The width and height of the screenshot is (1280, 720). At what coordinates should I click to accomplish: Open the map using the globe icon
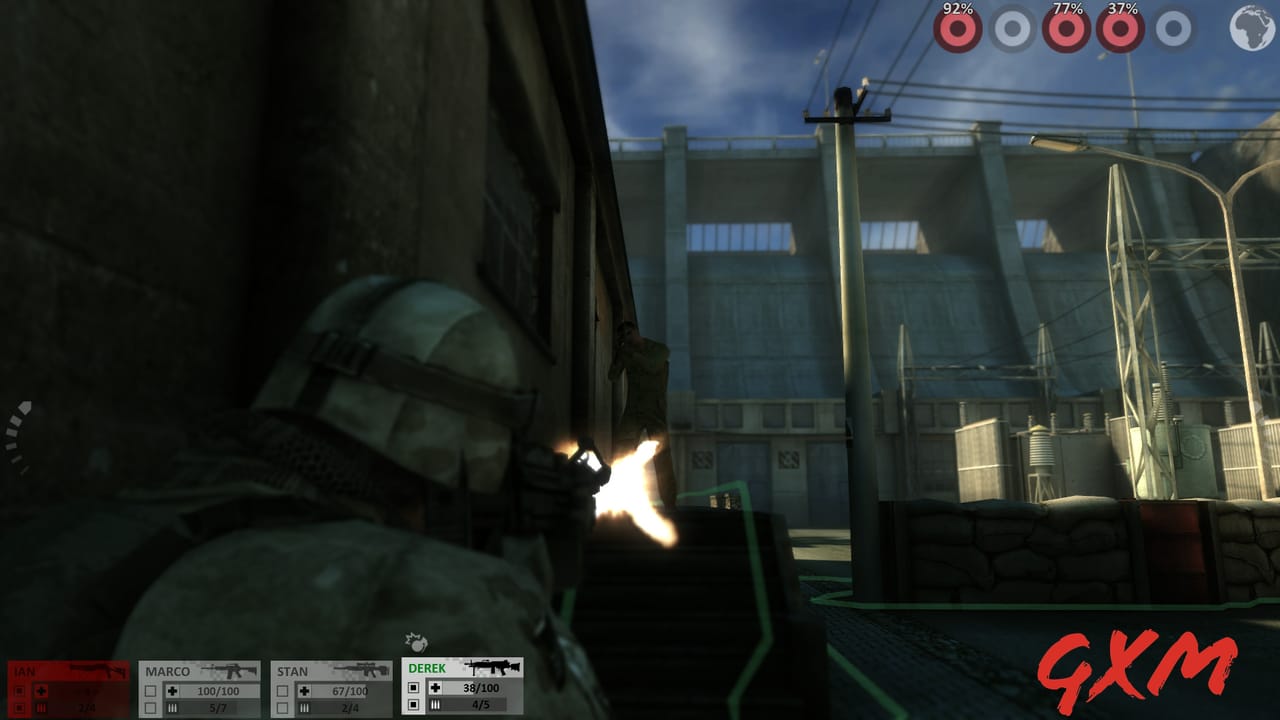(x=1250, y=27)
